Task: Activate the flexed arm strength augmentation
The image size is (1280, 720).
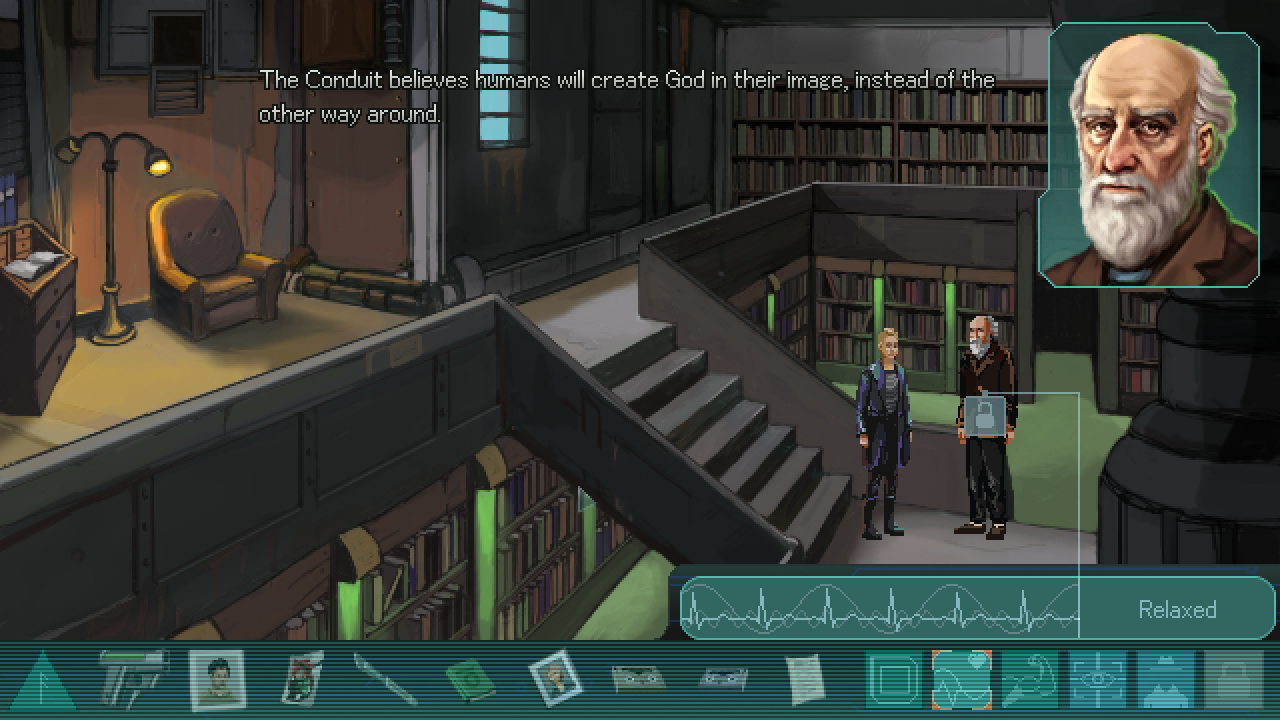Action: 1030,681
